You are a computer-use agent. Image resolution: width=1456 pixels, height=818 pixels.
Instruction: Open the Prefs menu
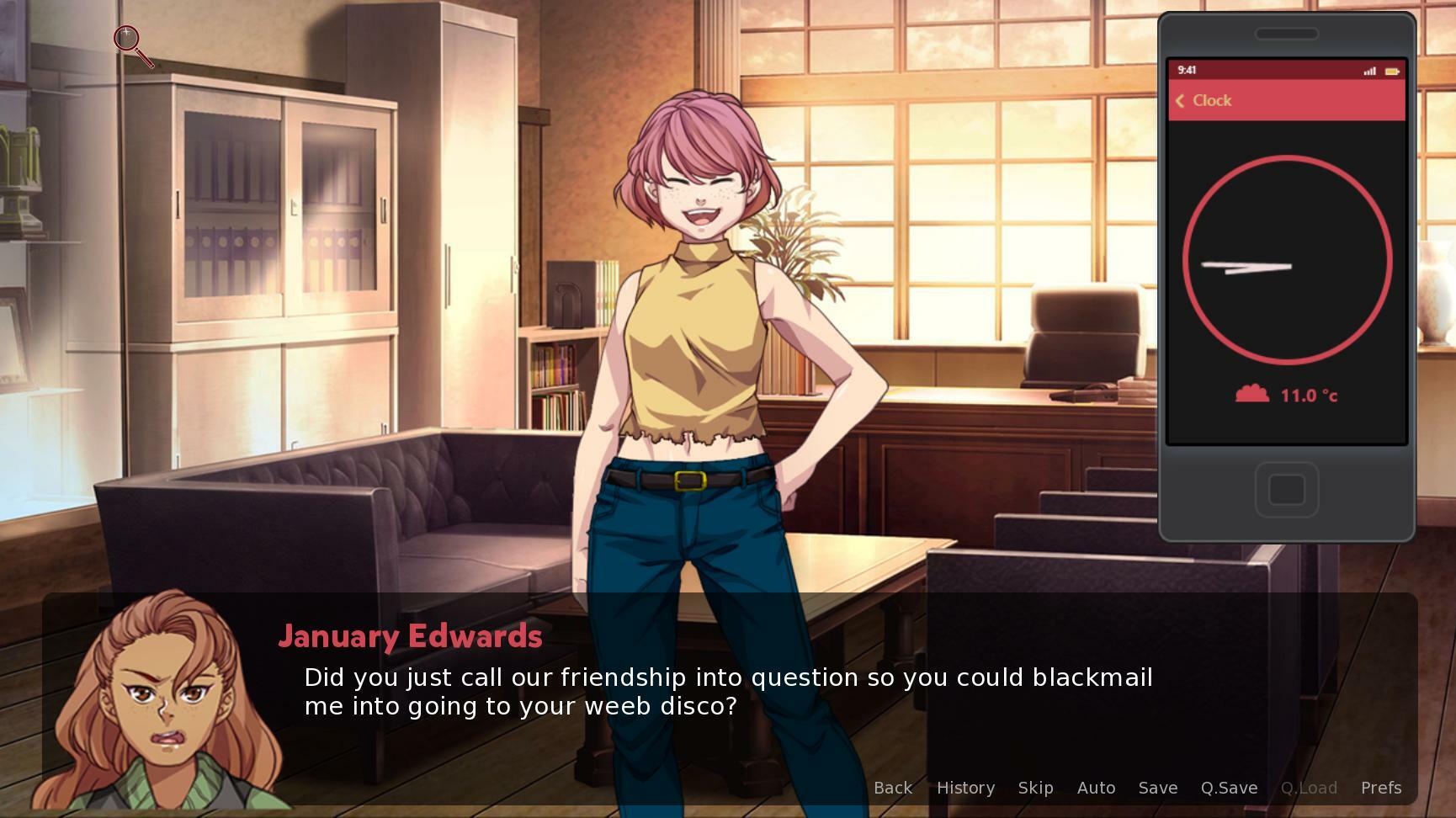coord(1380,788)
